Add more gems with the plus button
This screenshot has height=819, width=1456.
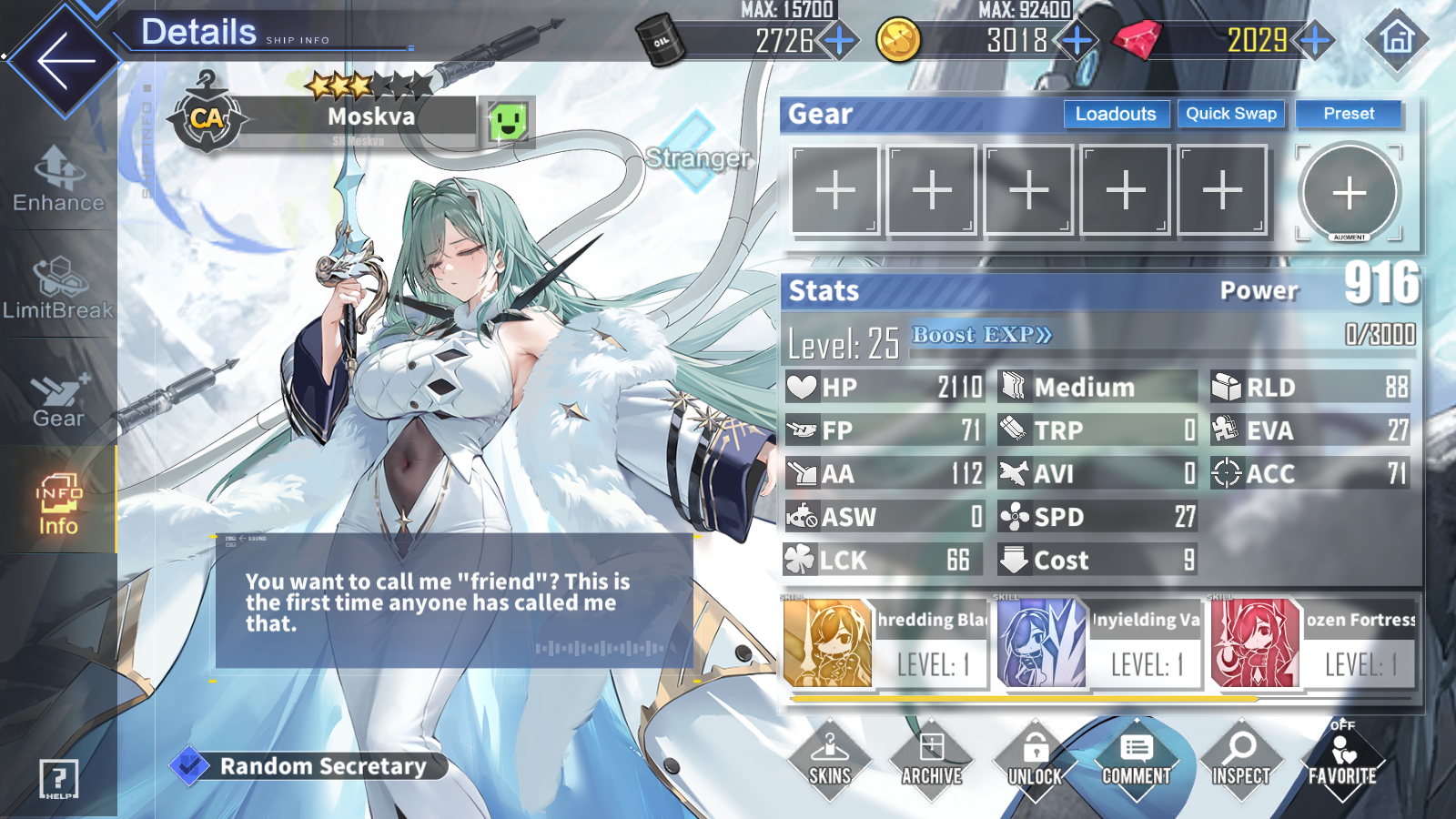pyautogui.click(x=1316, y=40)
